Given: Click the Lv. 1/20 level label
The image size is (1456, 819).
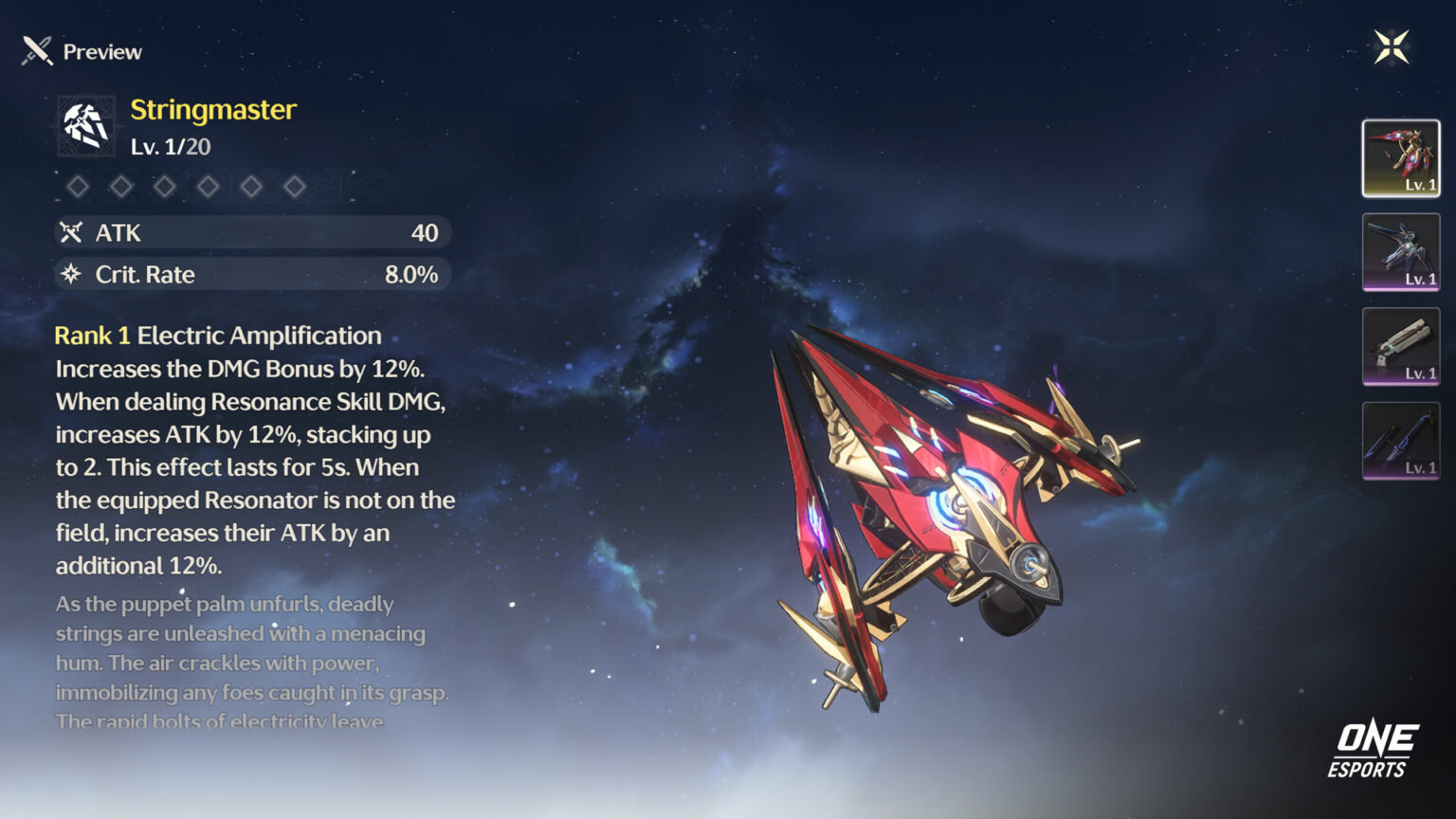Looking at the screenshot, I should [170, 145].
